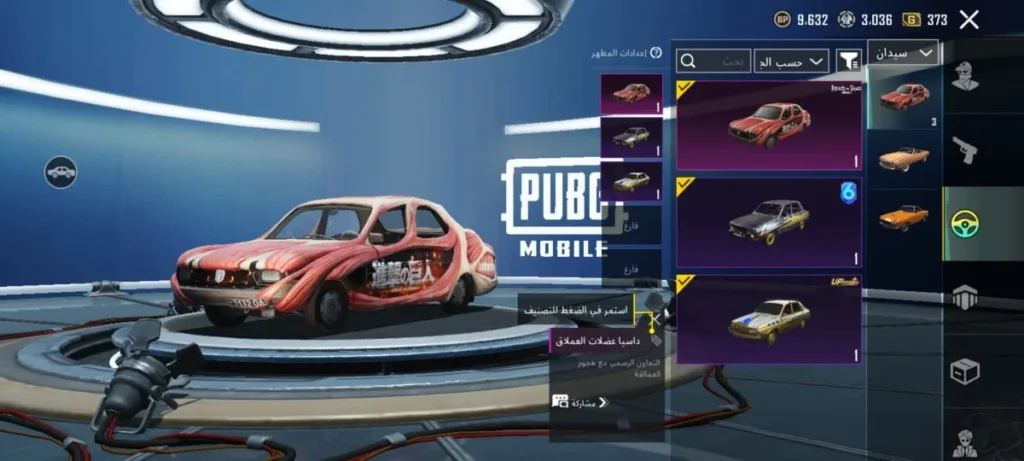Open the pistol weapons category tab
The image size is (1024, 461).
click(x=965, y=150)
